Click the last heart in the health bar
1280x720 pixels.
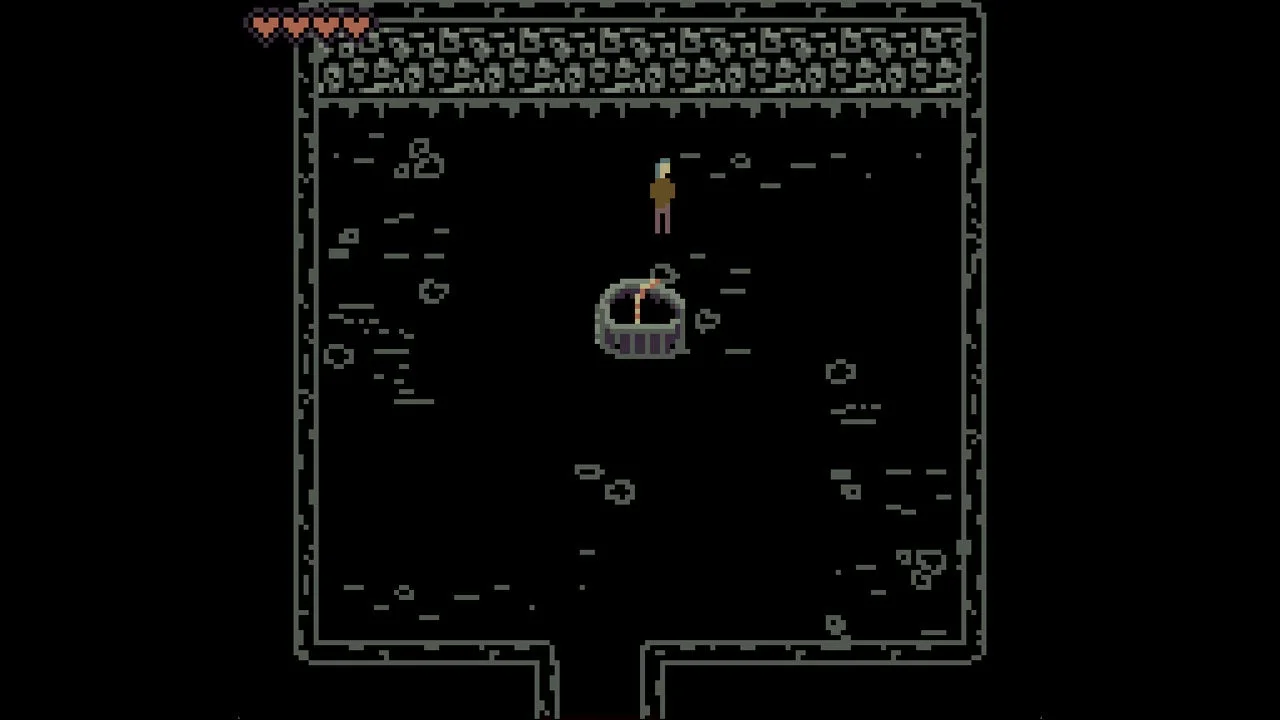355,27
